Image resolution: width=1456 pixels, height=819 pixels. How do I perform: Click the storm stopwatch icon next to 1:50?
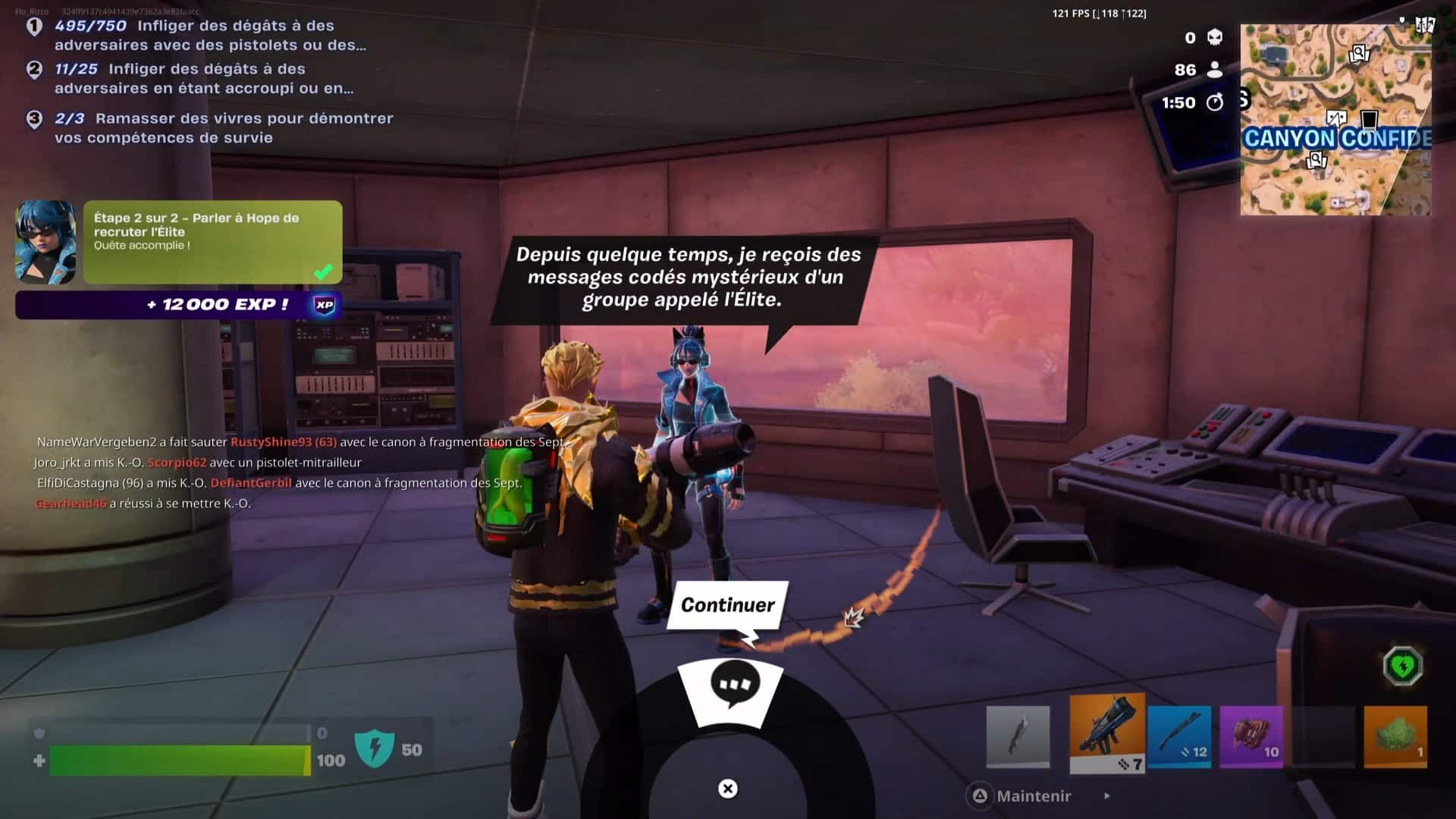[1216, 103]
